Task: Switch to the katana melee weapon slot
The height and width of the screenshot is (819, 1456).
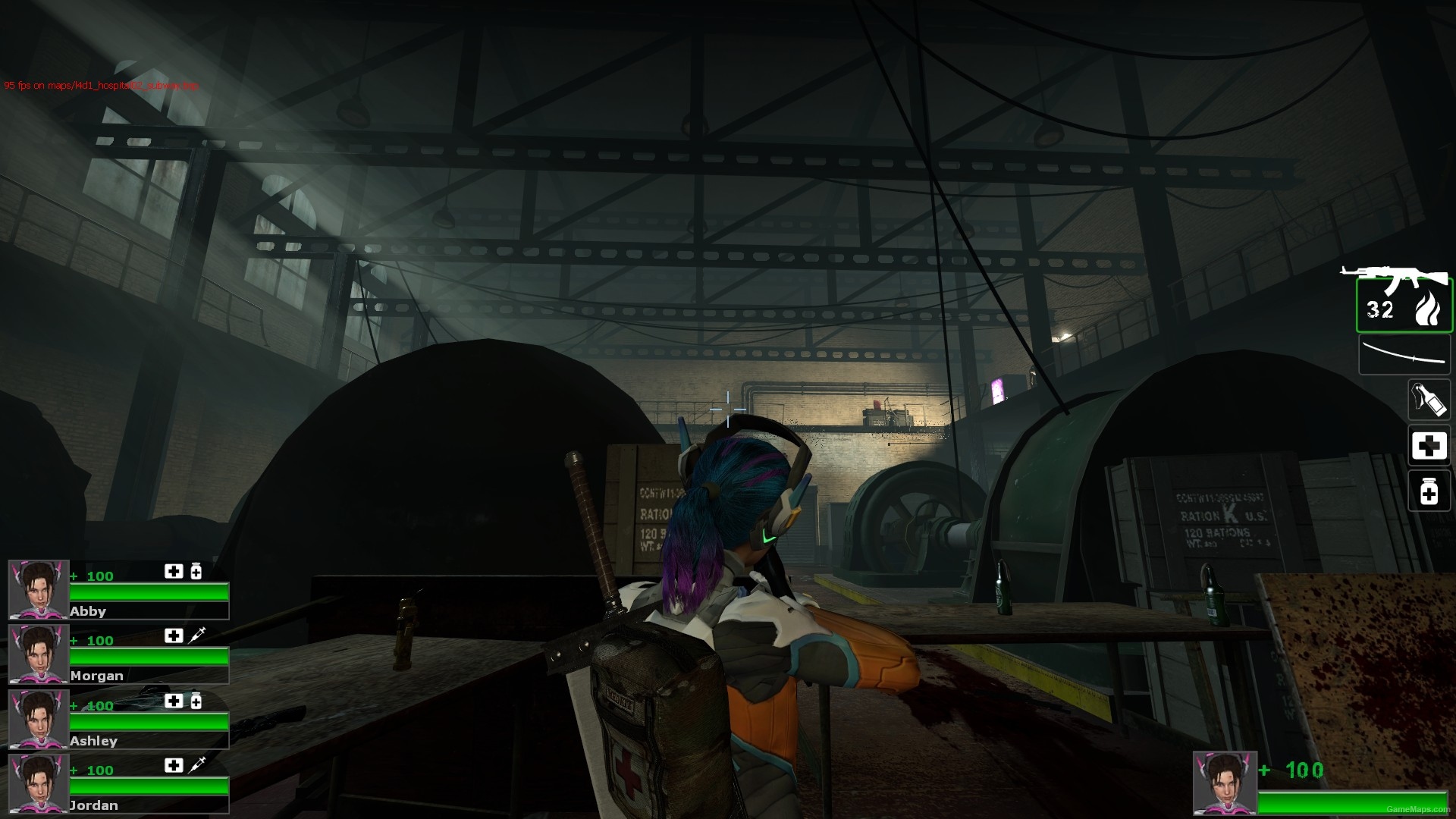Action: [1404, 353]
